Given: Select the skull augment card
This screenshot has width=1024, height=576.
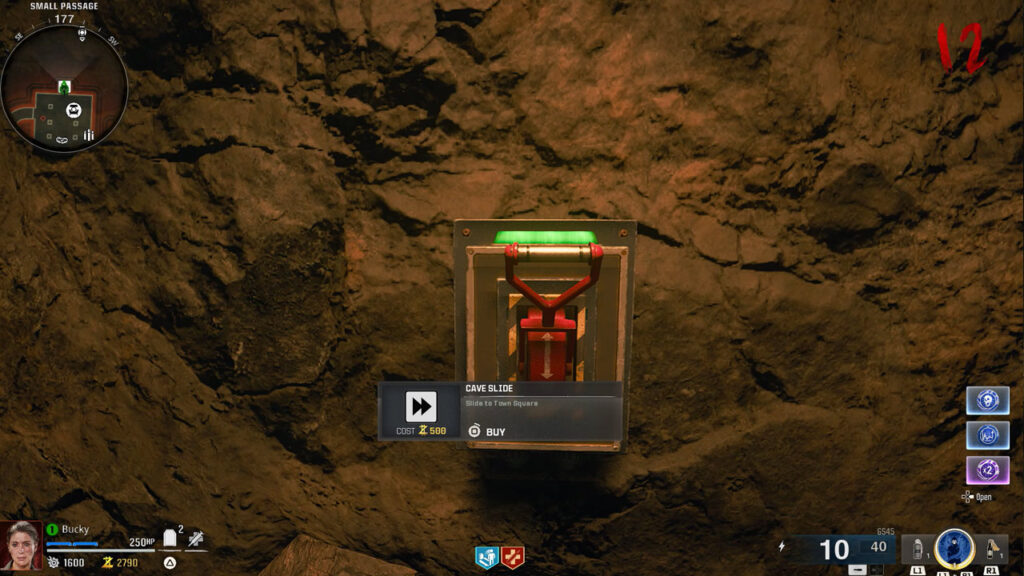Looking at the screenshot, I should 987,400.
